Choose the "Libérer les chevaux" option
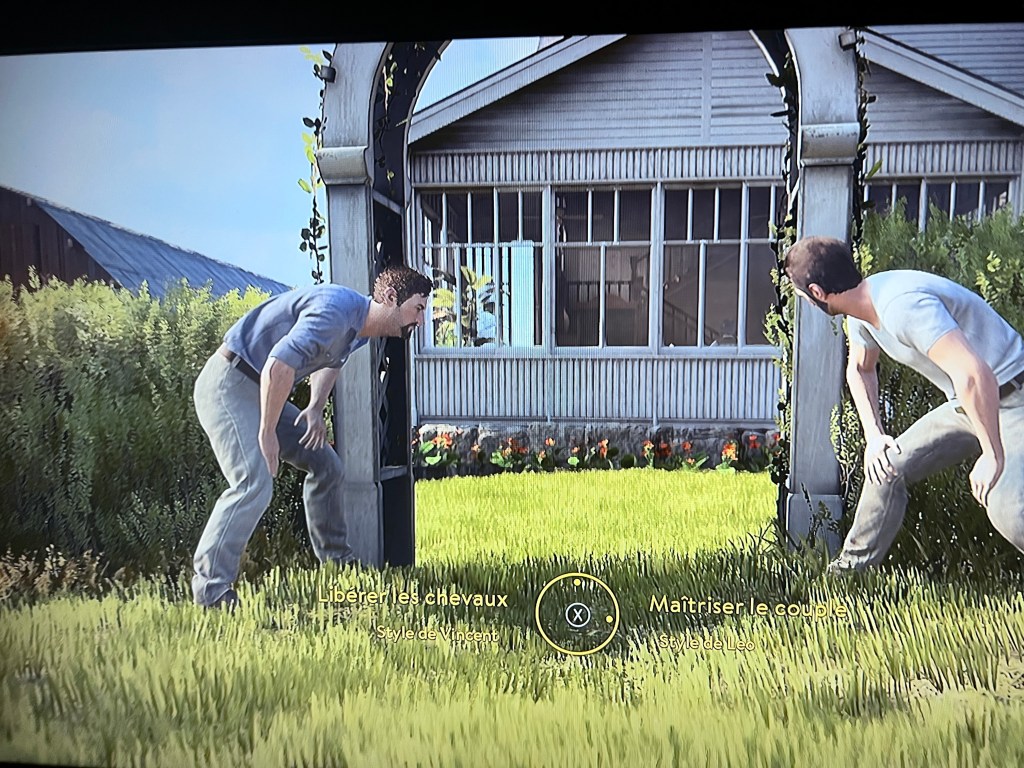This screenshot has width=1024, height=768. coord(413,598)
